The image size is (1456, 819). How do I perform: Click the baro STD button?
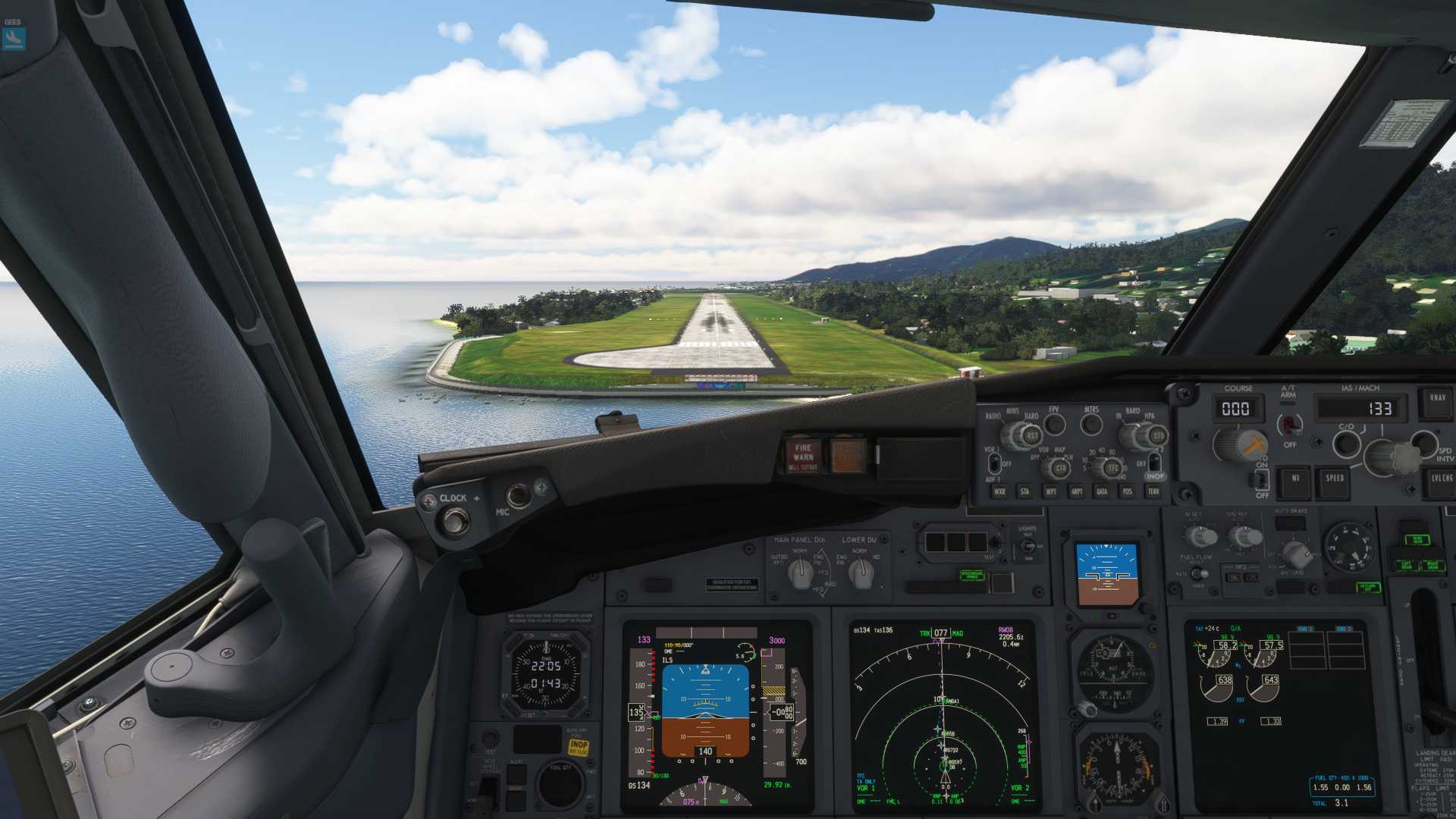pyautogui.click(x=1157, y=437)
